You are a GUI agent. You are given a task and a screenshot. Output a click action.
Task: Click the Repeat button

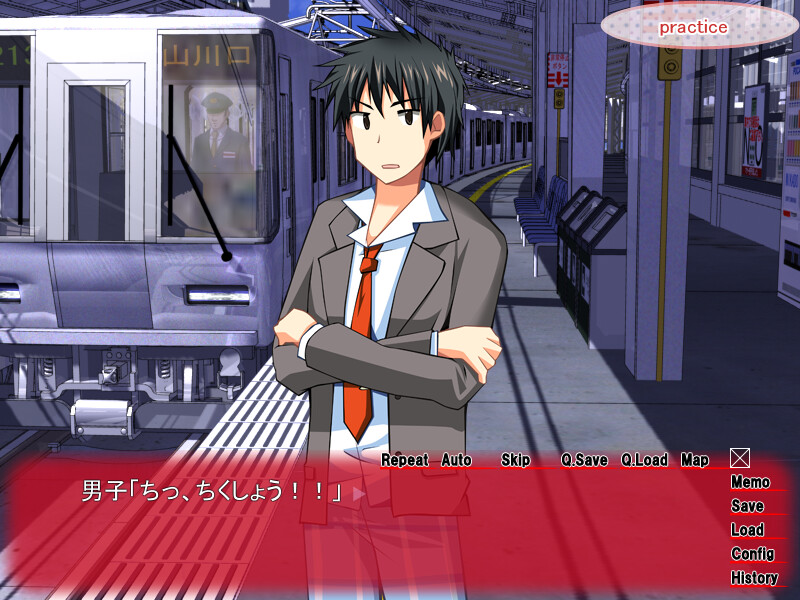[x=404, y=460]
